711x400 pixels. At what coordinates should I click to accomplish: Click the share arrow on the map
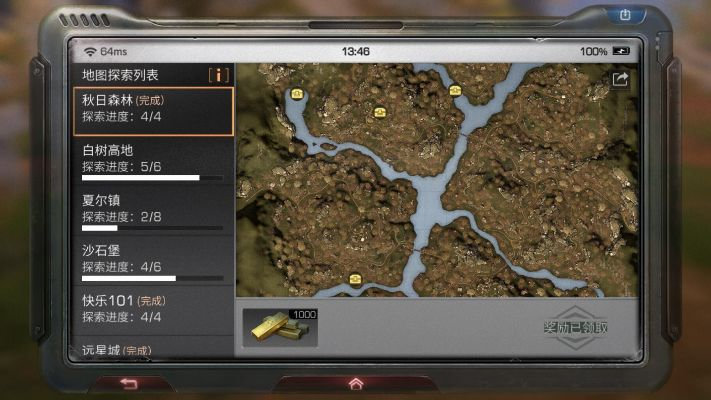coord(620,80)
